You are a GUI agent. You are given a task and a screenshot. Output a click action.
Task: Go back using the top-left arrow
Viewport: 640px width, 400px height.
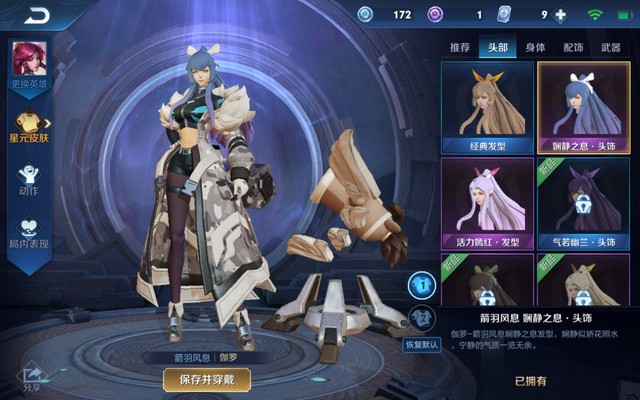point(38,14)
